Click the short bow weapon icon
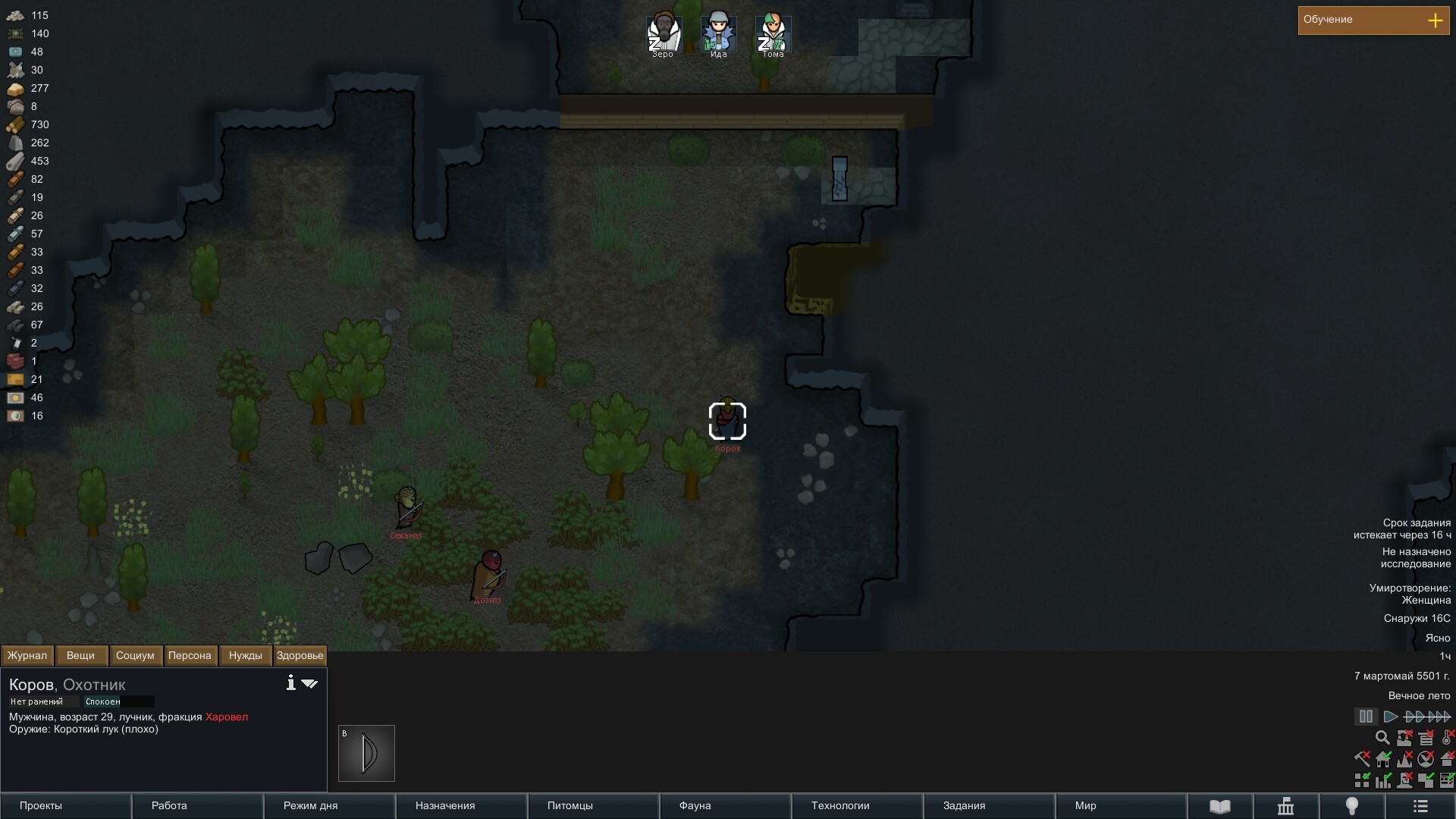1456x819 pixels. 366,753
